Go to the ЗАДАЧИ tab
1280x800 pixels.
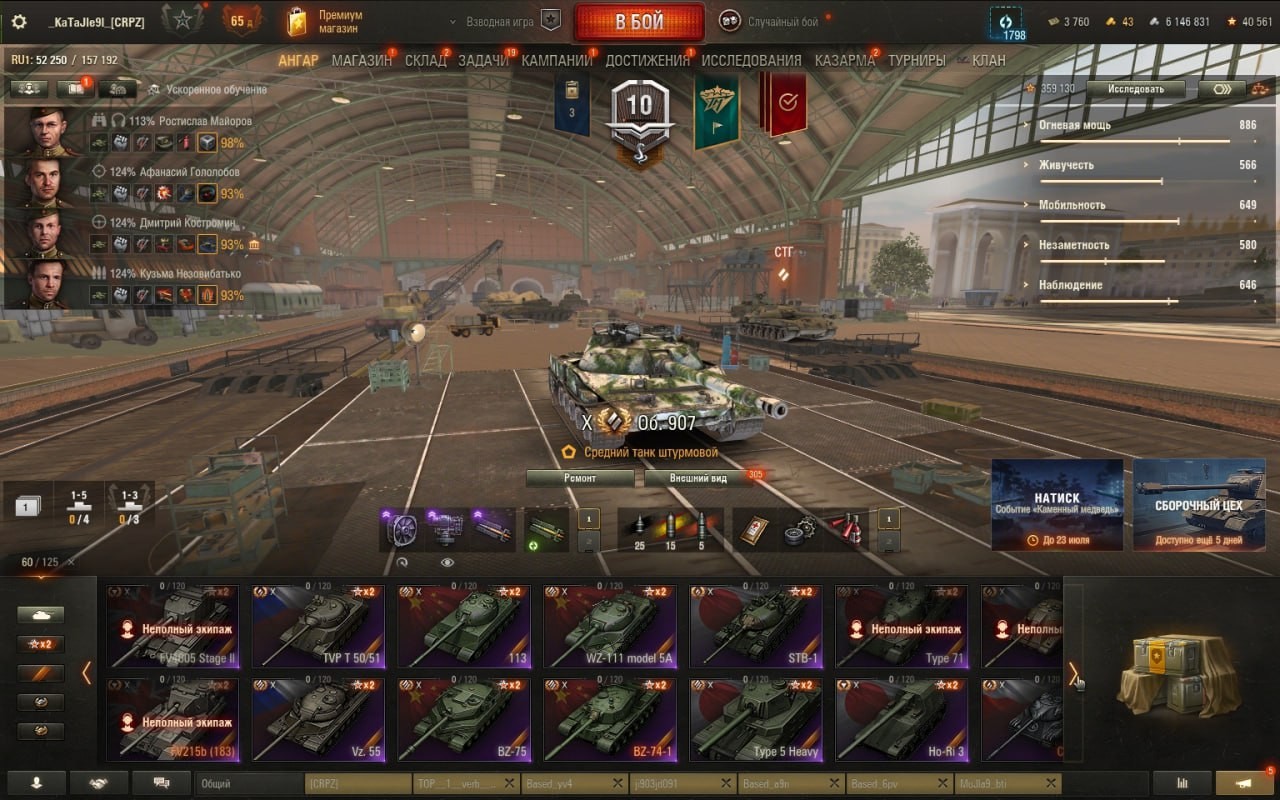tap(483, 60)
